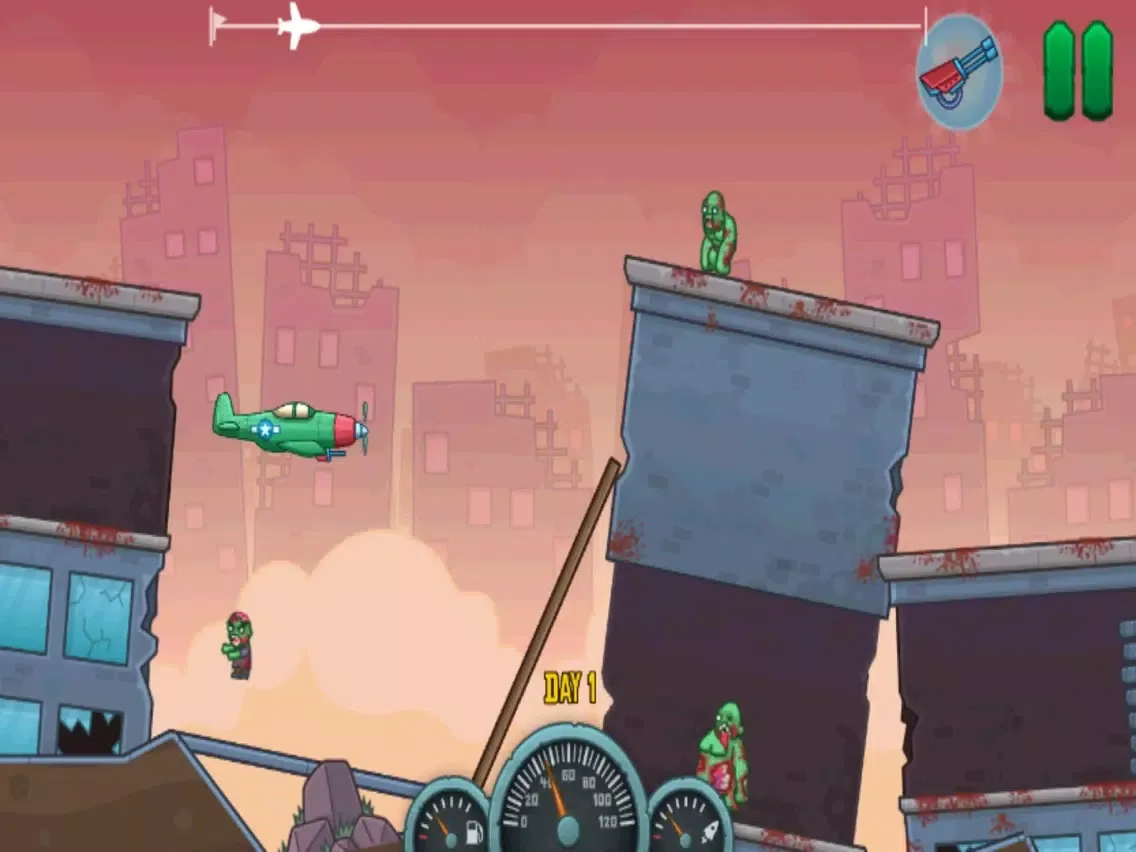Fire the minigun weapon icon
Screen dimensions: 1136x852
coord(959,72)
